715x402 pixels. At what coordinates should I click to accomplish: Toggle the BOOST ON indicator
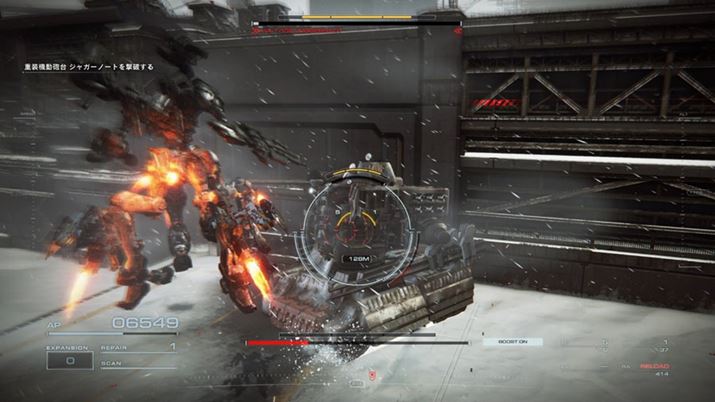click(x=512, y=342)
